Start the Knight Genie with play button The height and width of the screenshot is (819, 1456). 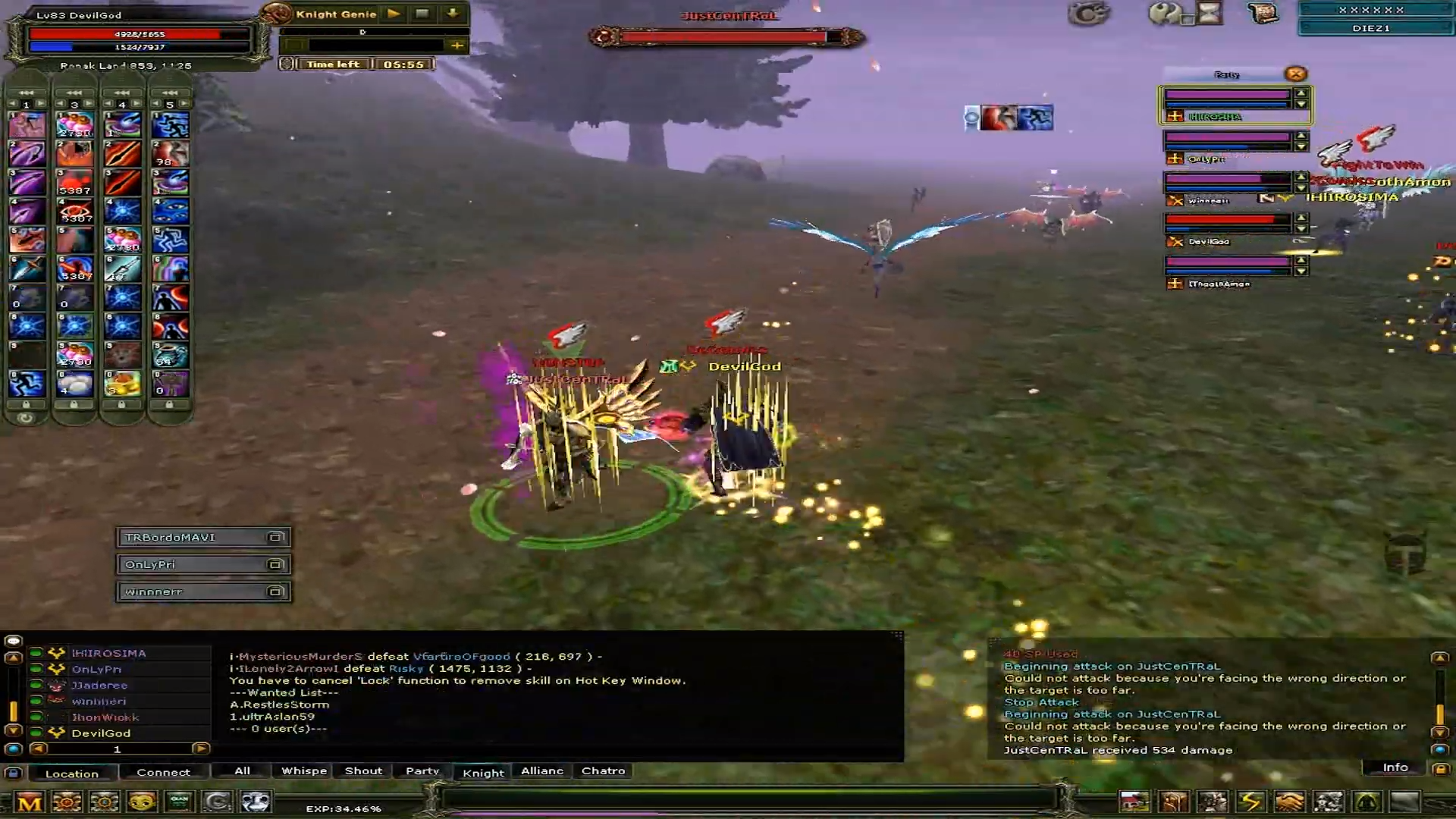coord(394,14)
